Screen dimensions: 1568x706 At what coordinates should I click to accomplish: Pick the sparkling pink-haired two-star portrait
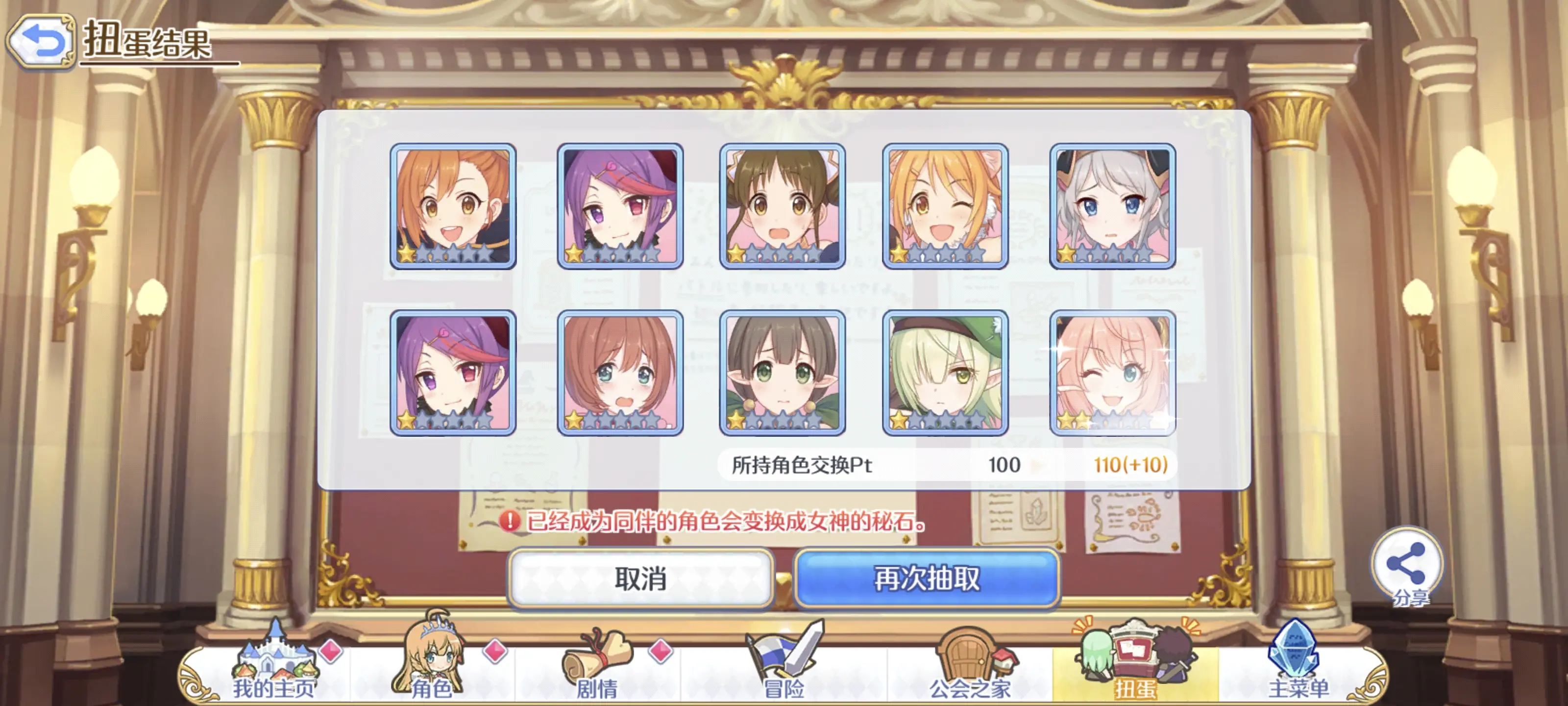click(x=1112, y=372)
